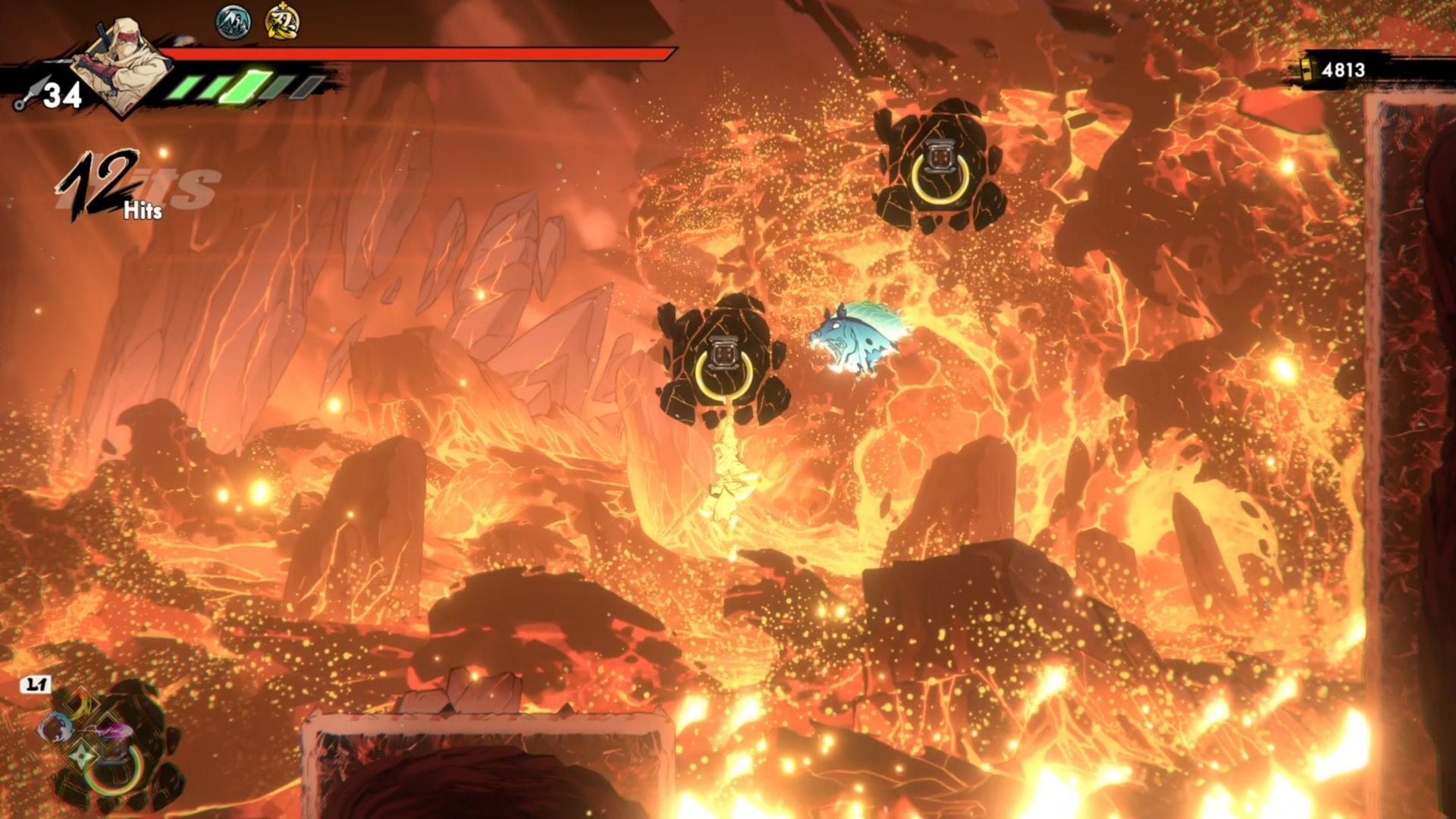Activate the yellow crescent ninpo slot
This screenshot has width=1456, height=819.
coord(82,705)
